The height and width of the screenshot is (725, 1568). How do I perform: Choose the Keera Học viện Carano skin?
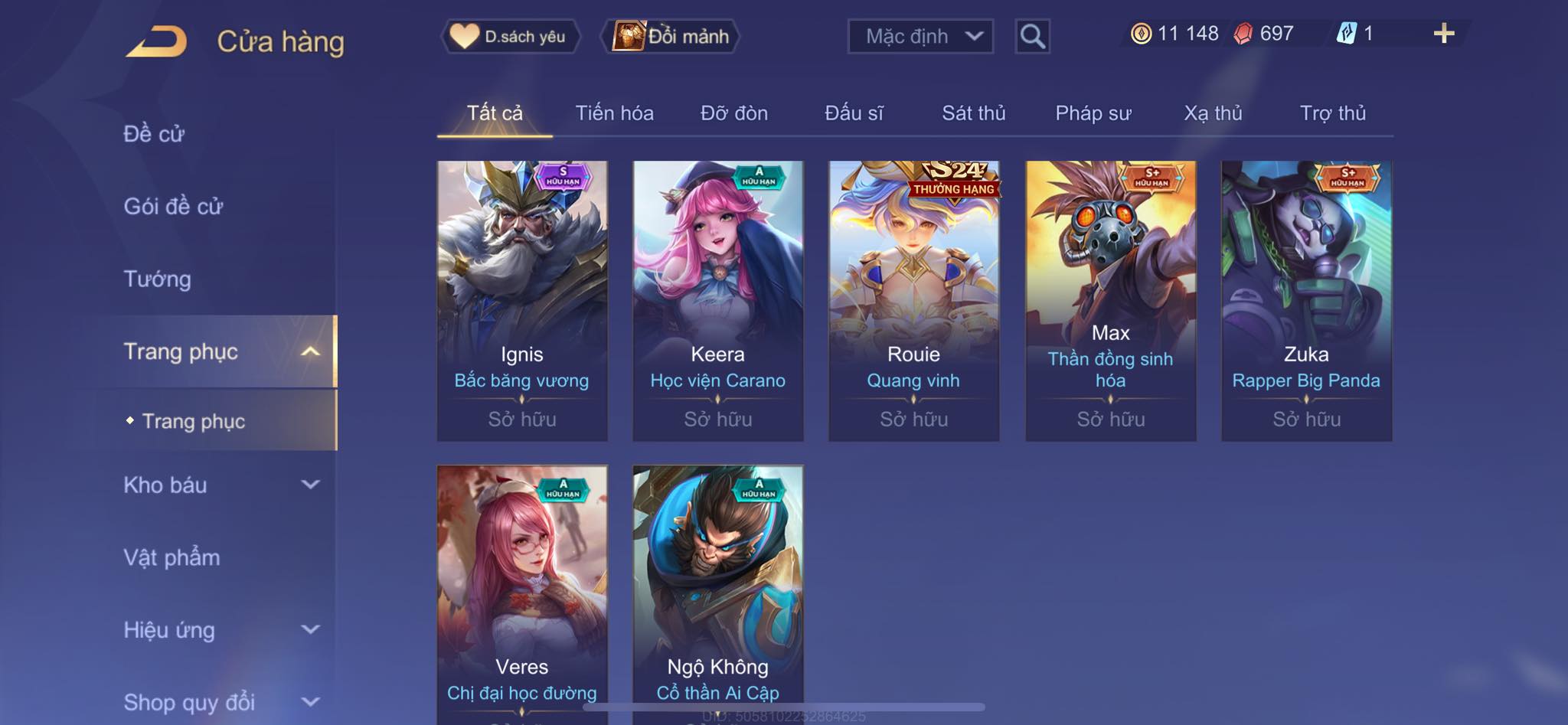click(x=718, y=300)
